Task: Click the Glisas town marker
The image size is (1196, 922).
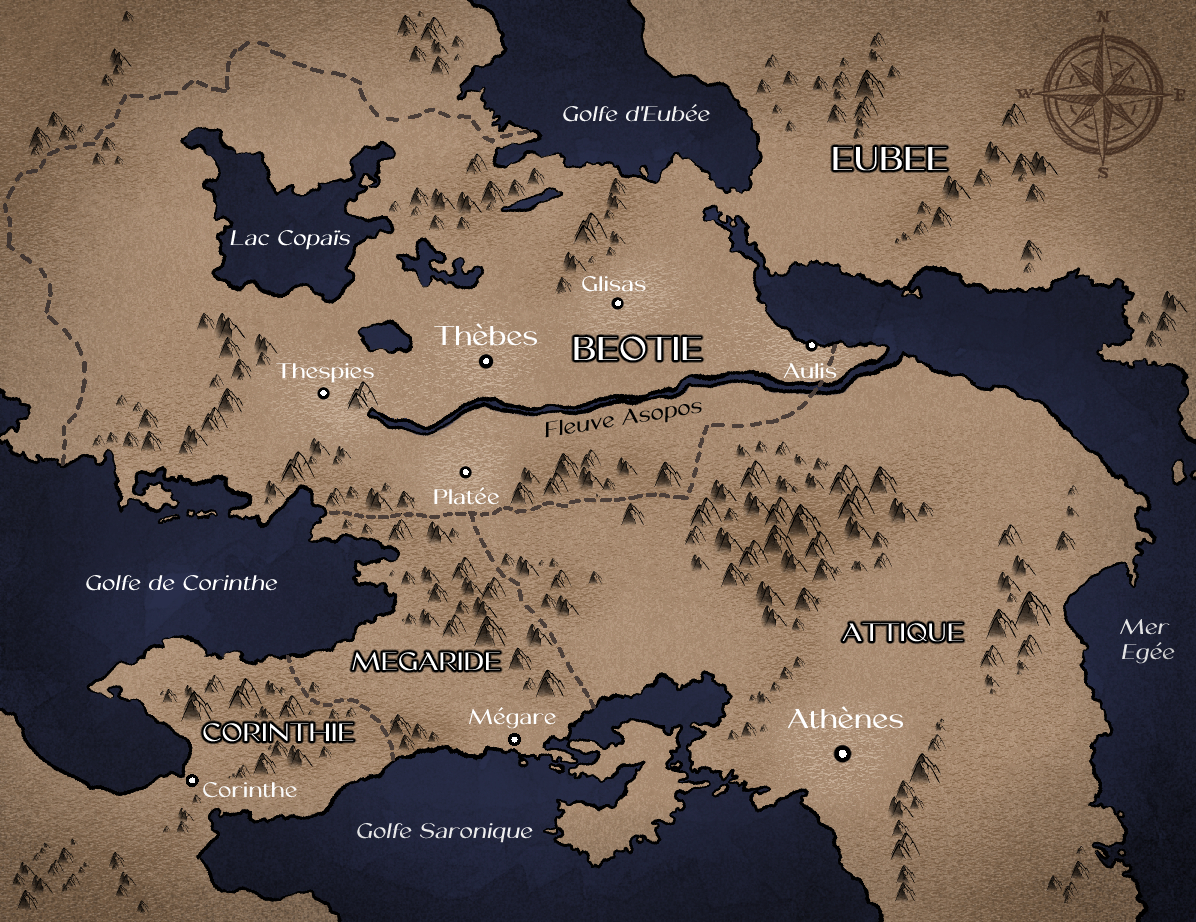Action: [617, 303]
